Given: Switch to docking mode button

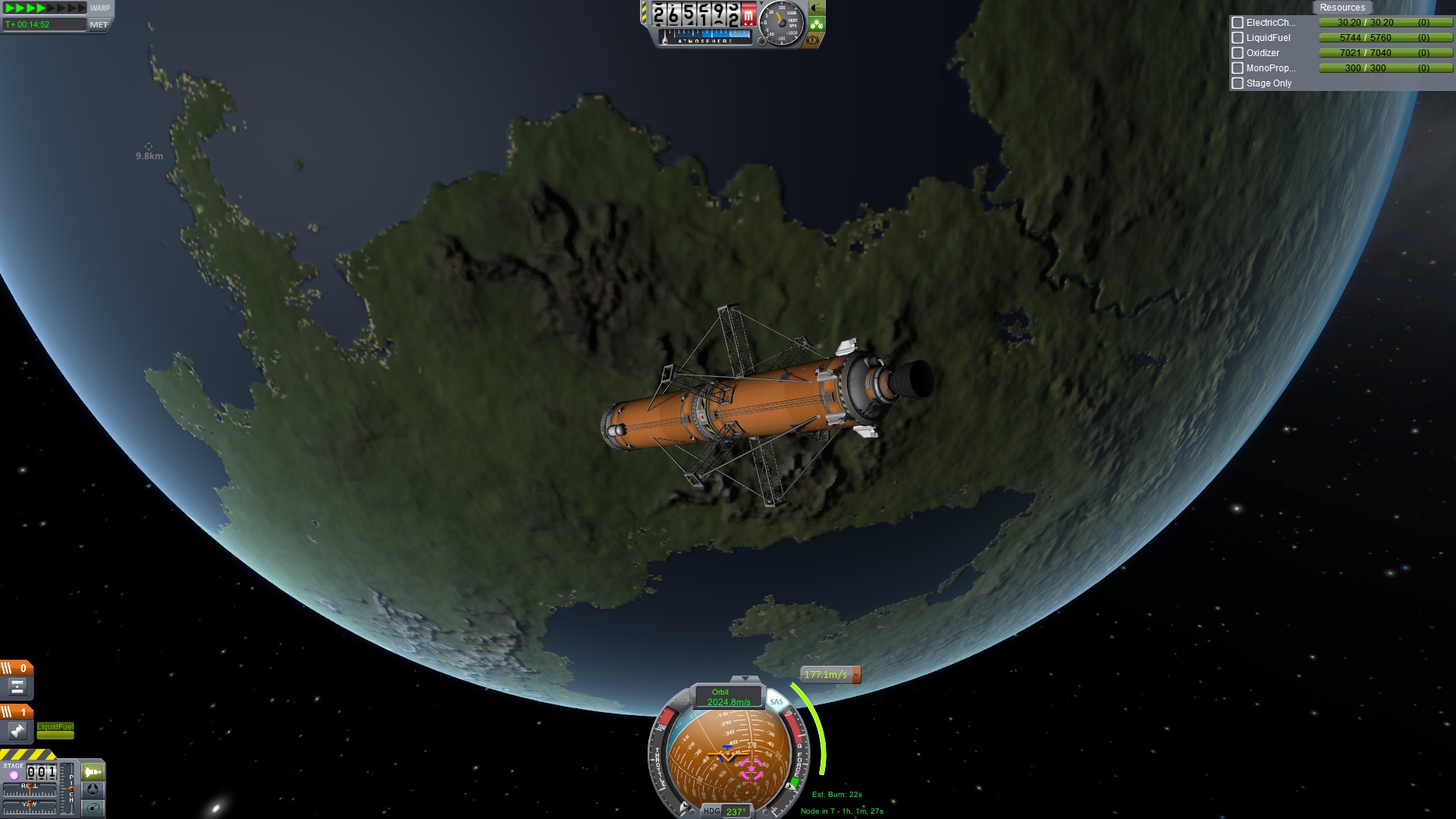Looking at the screenshot, I should [x=93, y=789].
